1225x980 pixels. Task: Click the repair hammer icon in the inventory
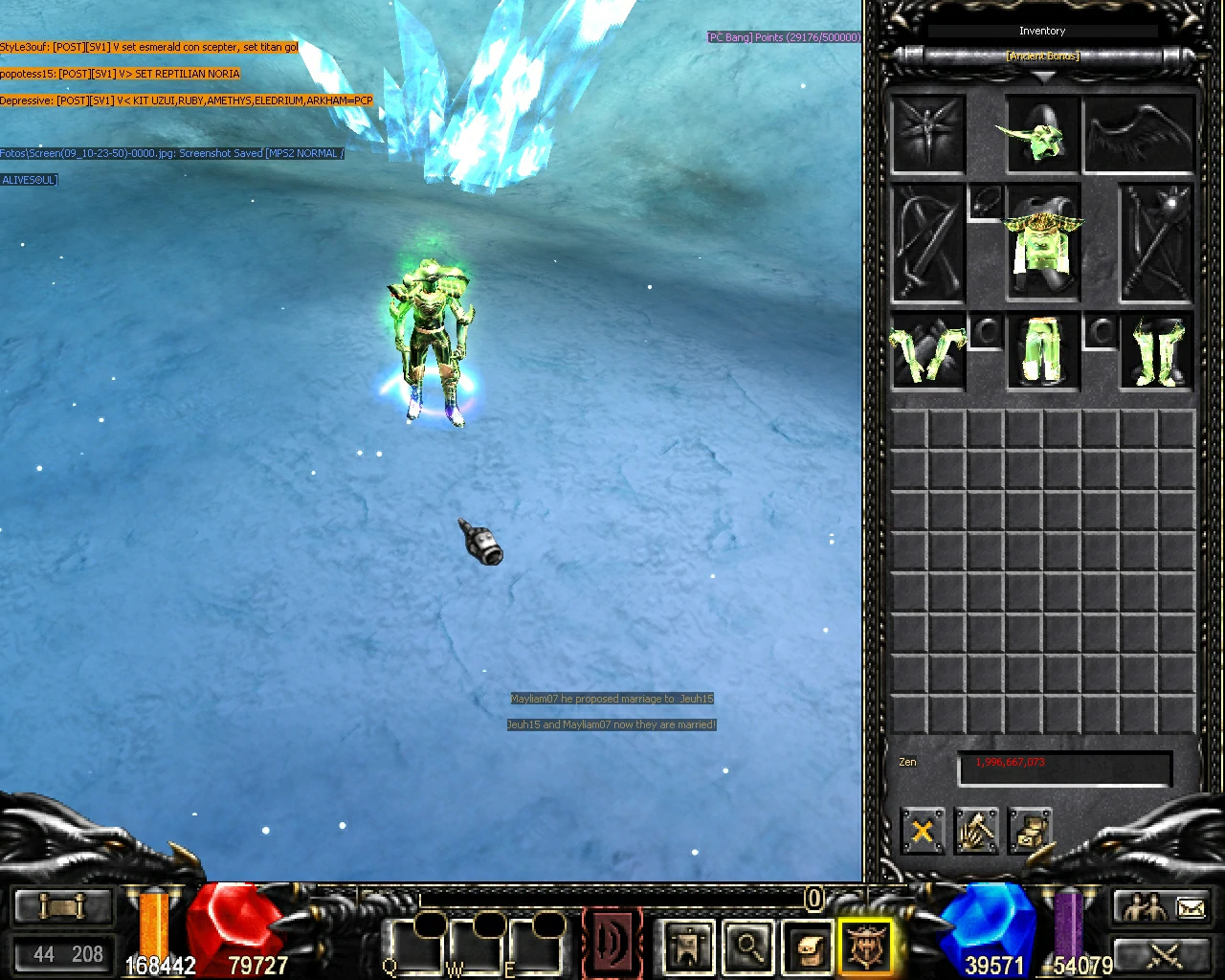coord(977,832)
